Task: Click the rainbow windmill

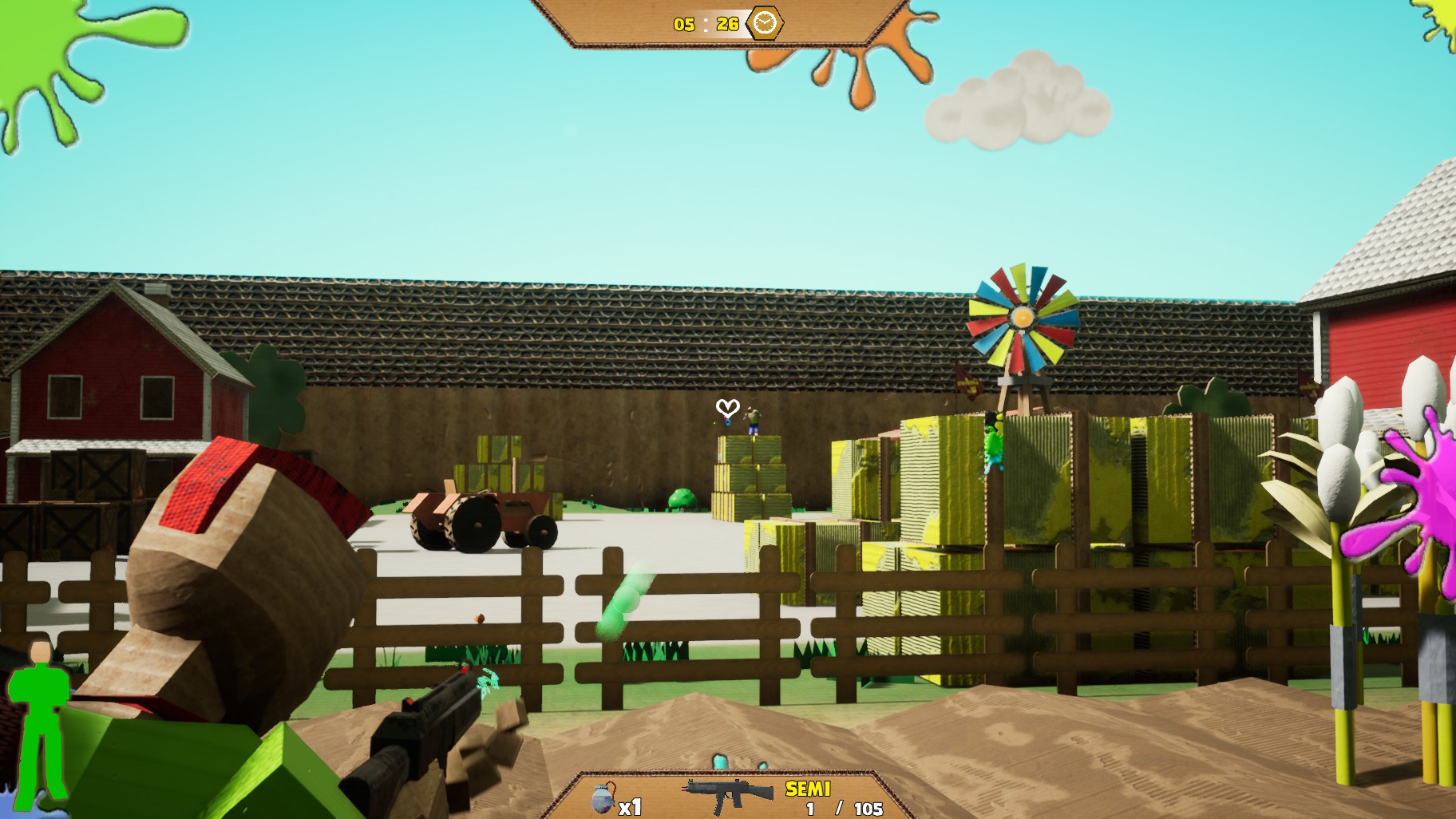Action: [1022, 315]
